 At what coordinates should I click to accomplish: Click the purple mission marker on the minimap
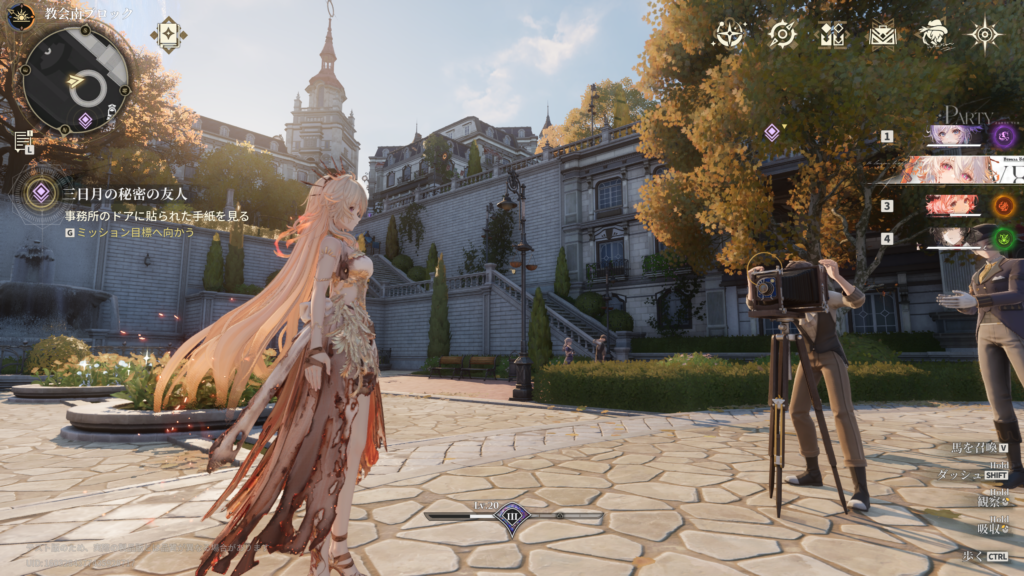85,120
